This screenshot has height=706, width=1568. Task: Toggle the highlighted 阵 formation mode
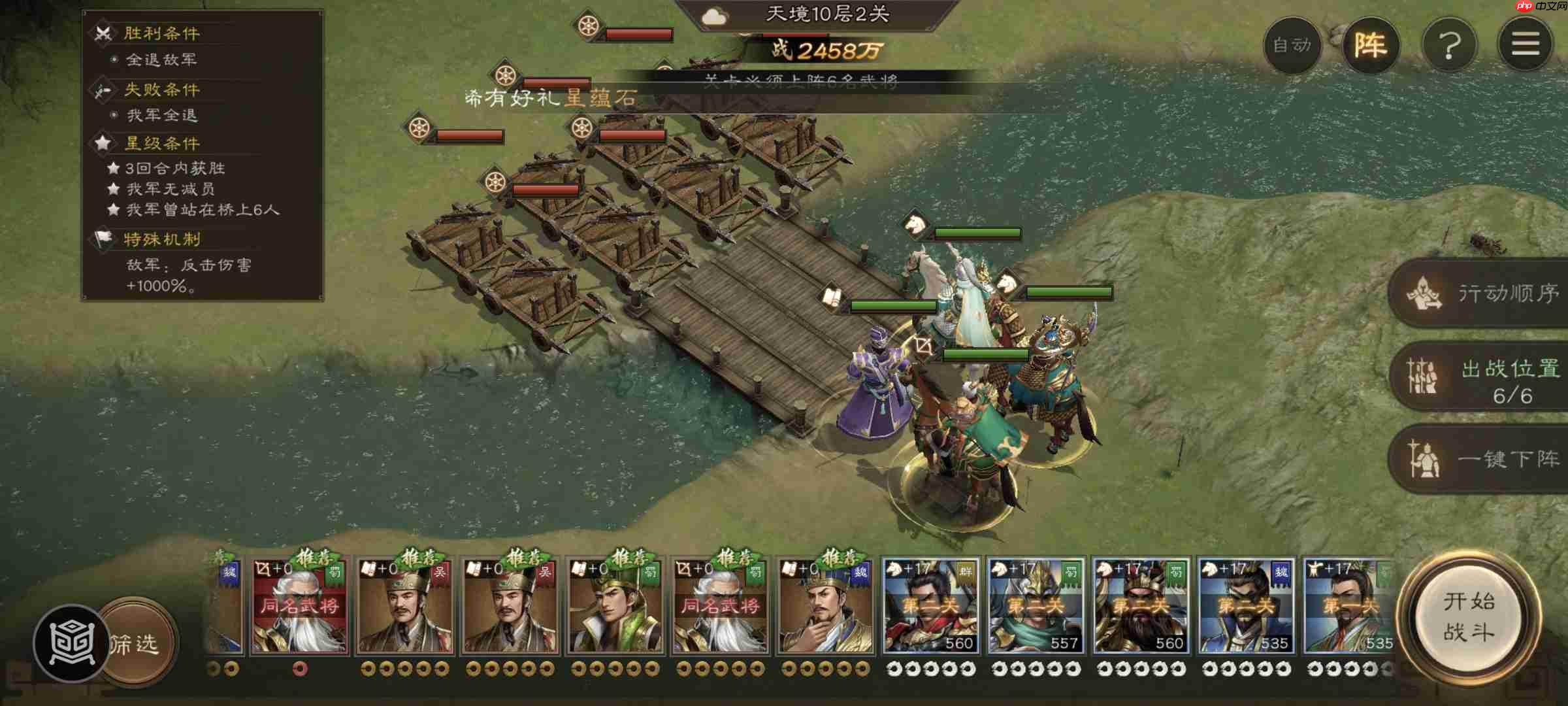1373,44
